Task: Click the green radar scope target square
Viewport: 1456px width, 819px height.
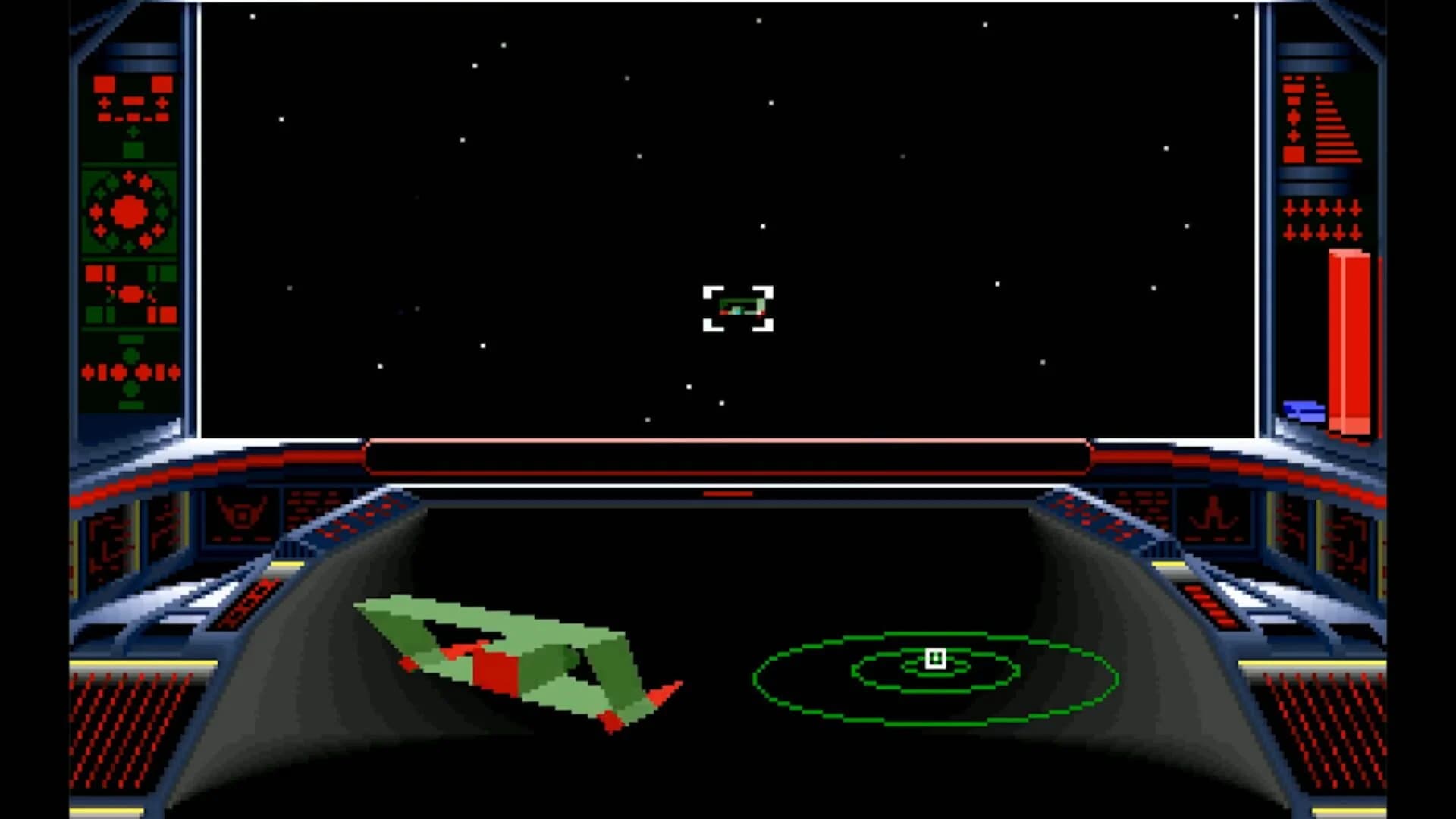Action: coord(937,660)
